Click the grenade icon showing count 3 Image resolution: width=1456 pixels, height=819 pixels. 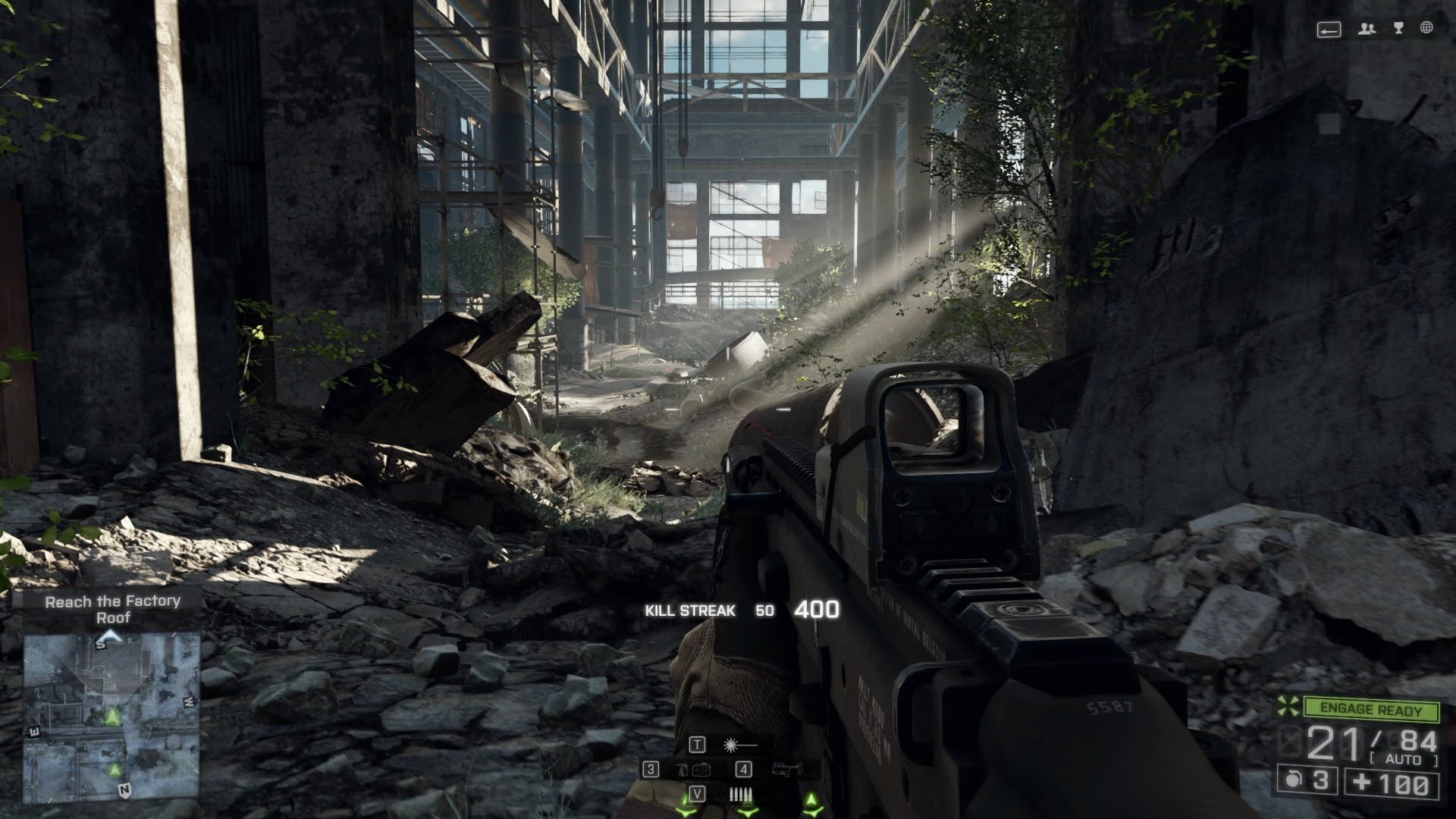tap(1307, 782)
